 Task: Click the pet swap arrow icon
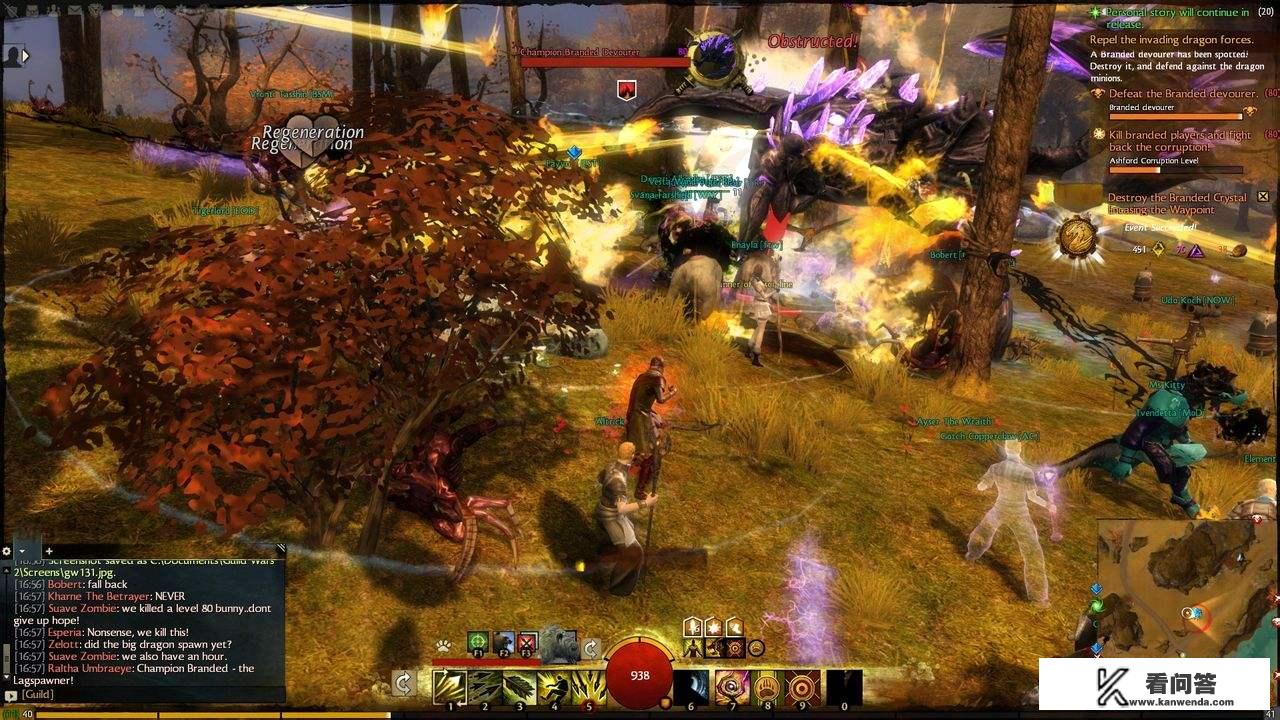click(590, 647)
